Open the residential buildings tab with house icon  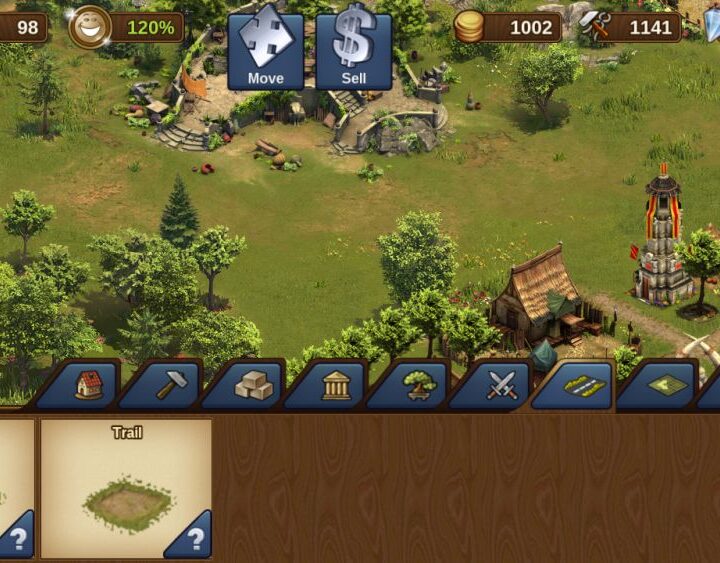(x=88, y=385)
